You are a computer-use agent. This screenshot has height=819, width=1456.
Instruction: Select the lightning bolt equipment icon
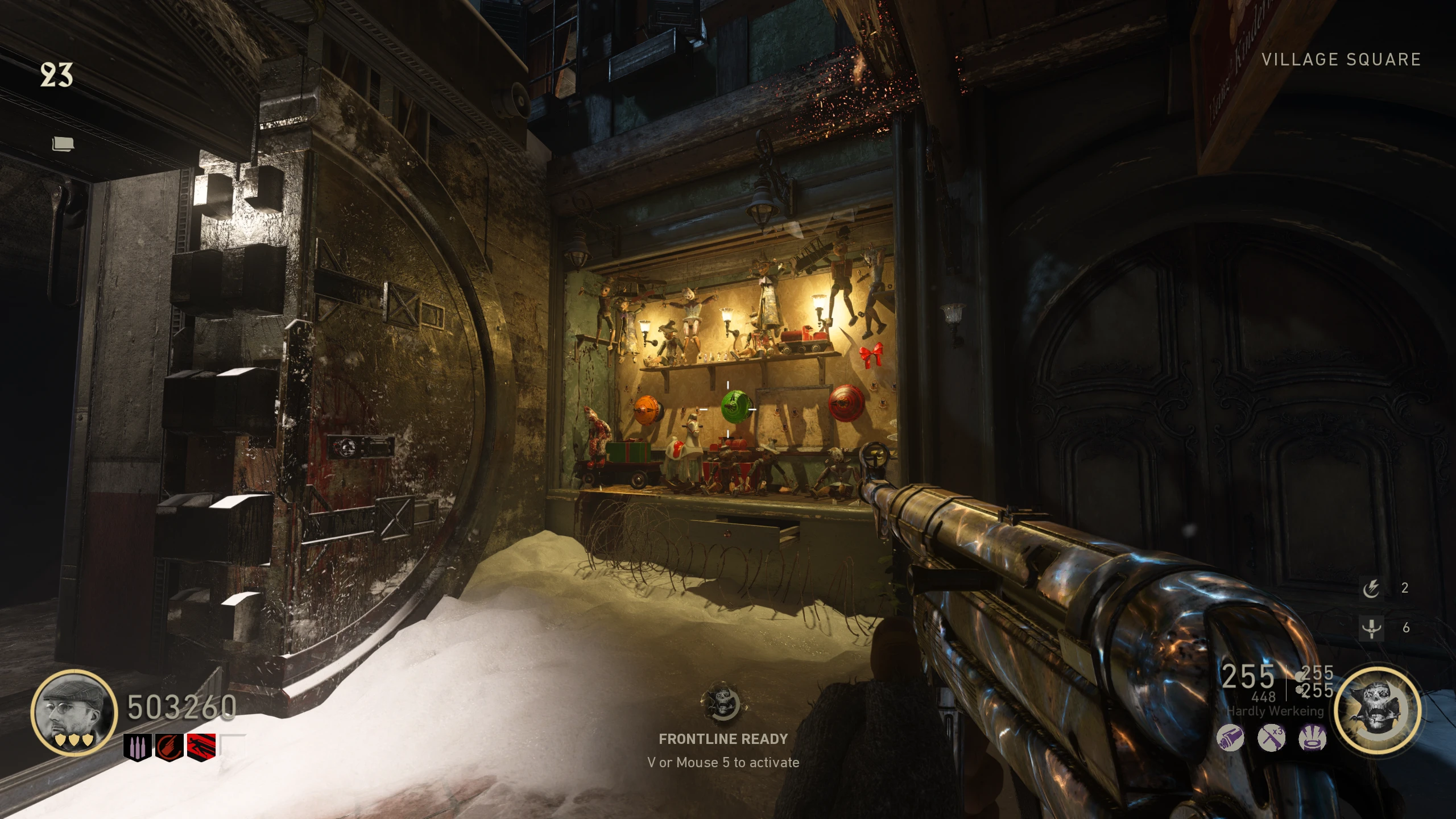pyautogui.click(x=1371, y=588)
